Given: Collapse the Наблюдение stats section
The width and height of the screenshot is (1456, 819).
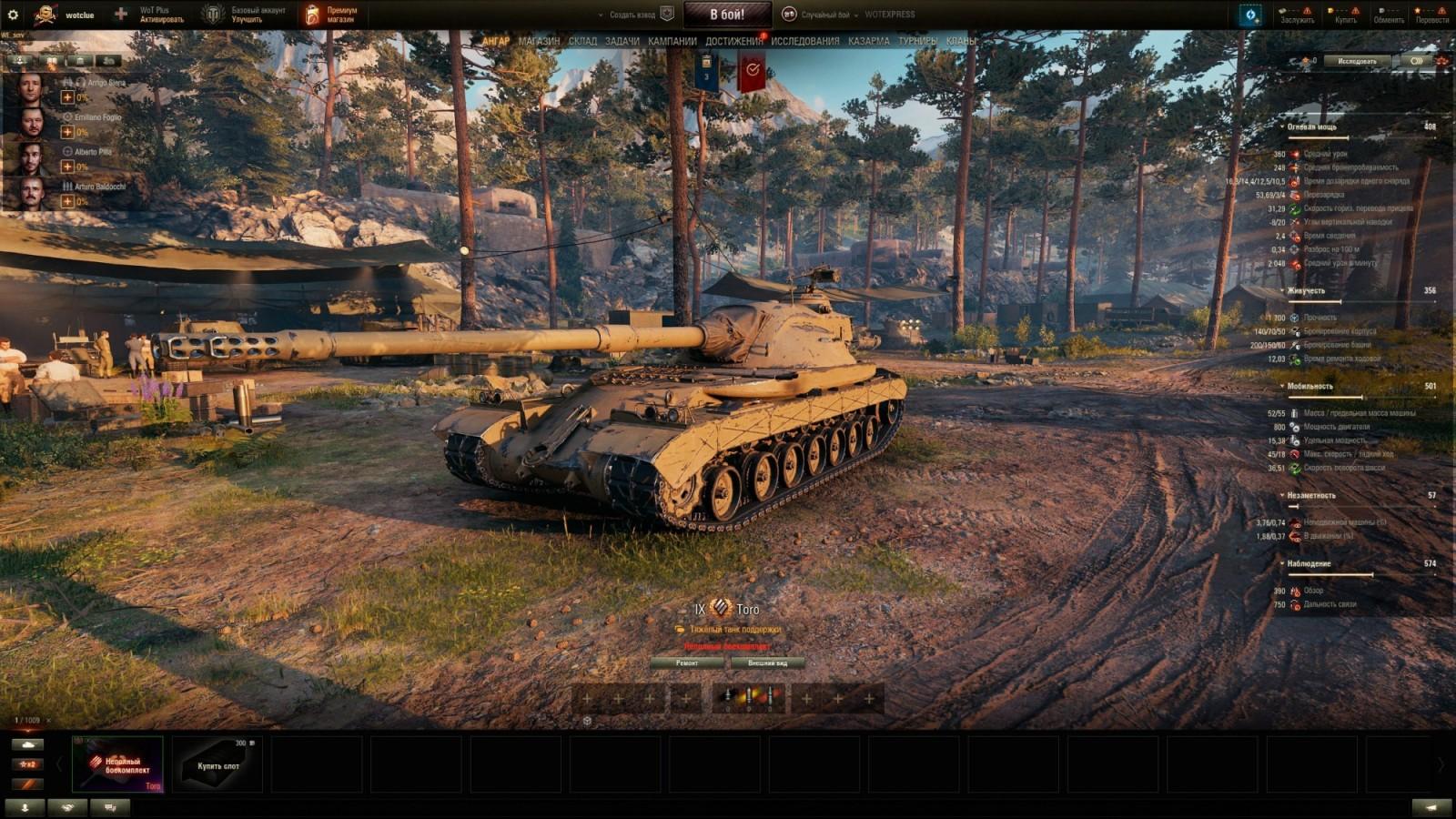Looking at the screenshot, I should 1282,563.
